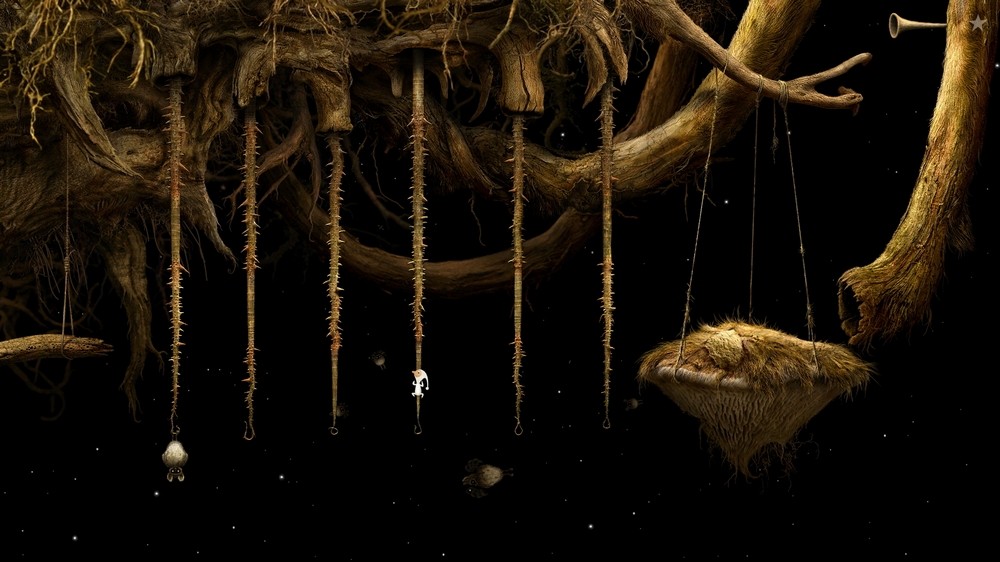Click the star menu icon
Screen dimensions: 1000x562
pos(978,24)
